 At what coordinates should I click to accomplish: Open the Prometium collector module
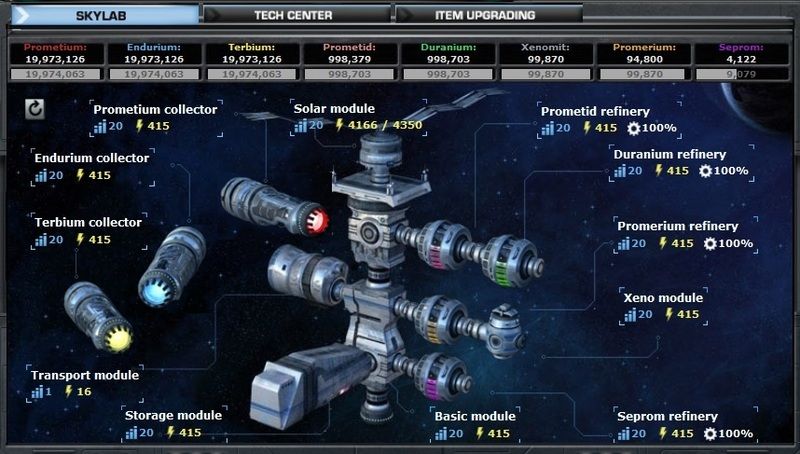click(x=154, y=109)
